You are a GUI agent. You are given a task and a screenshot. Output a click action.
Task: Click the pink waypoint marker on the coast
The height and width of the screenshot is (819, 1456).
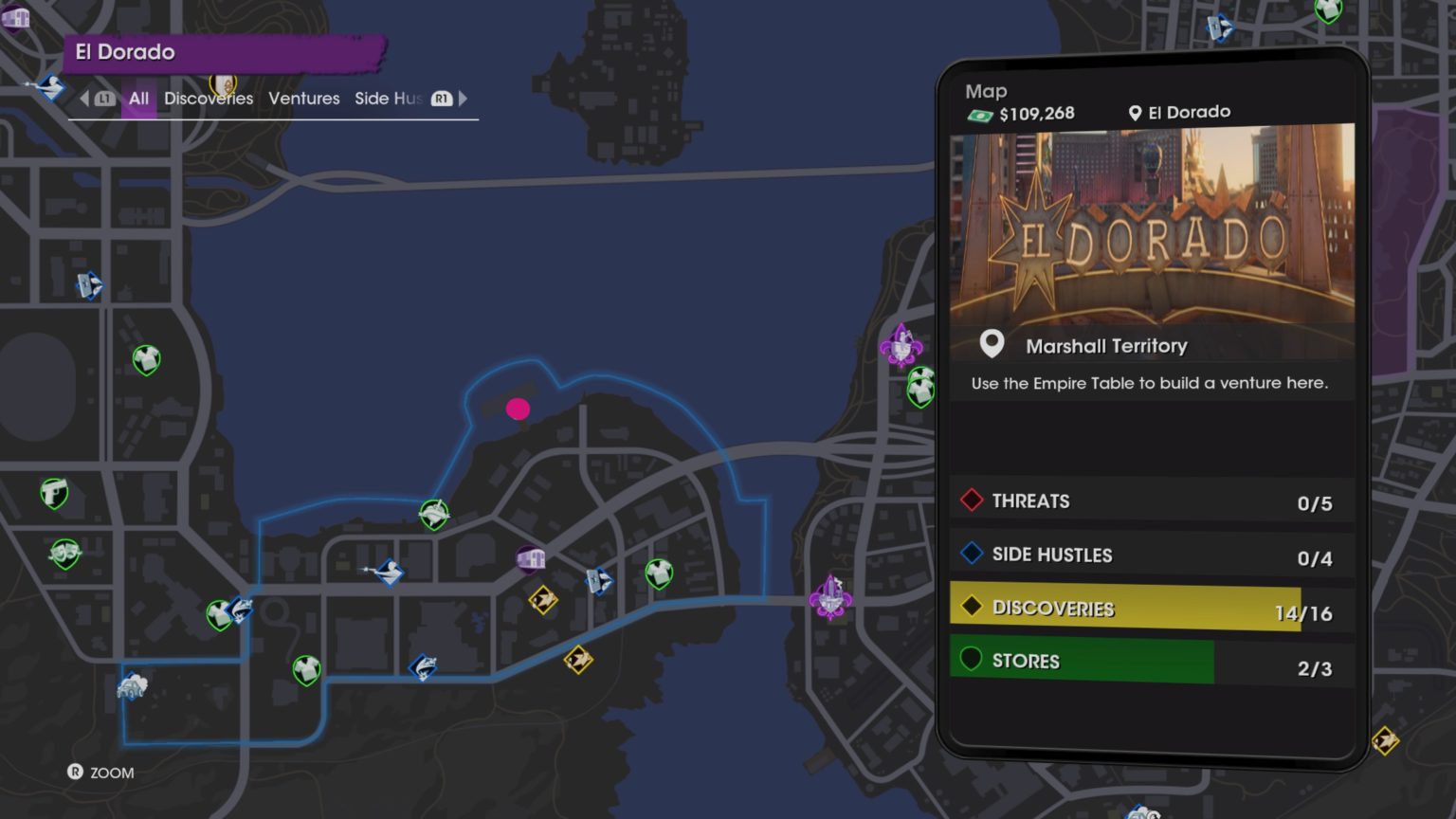click(x=519, y=409)
